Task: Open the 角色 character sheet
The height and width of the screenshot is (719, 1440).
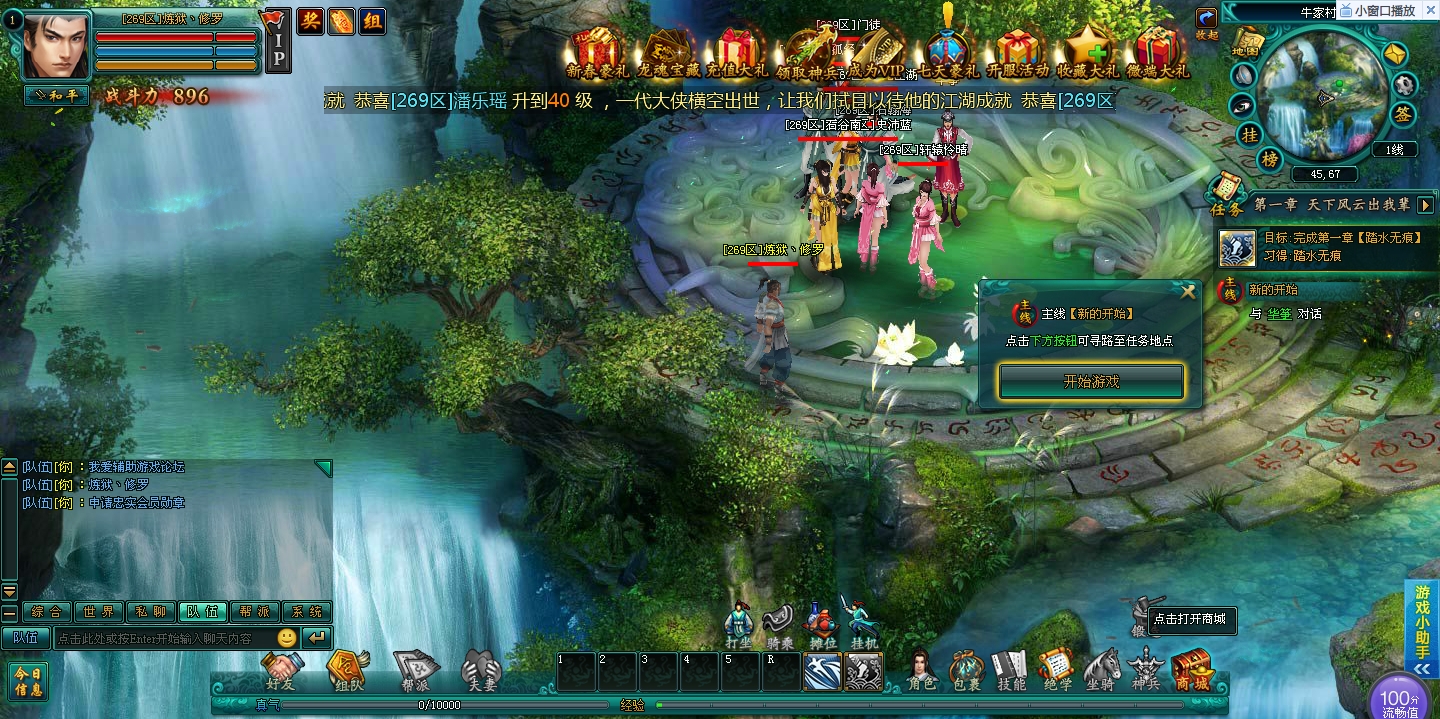Action: 921,670
